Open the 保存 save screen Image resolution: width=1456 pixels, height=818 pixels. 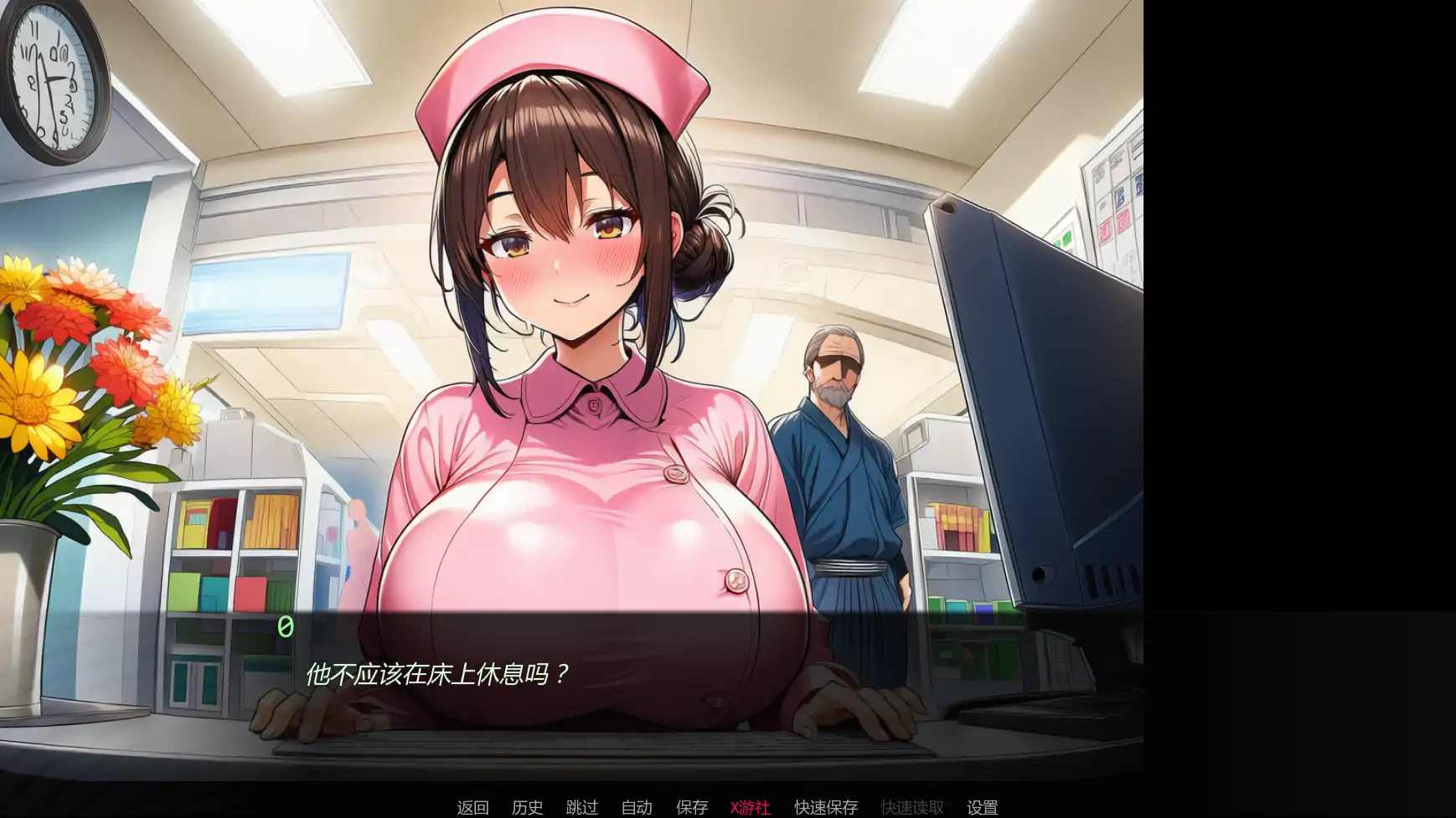coord(691,807)
